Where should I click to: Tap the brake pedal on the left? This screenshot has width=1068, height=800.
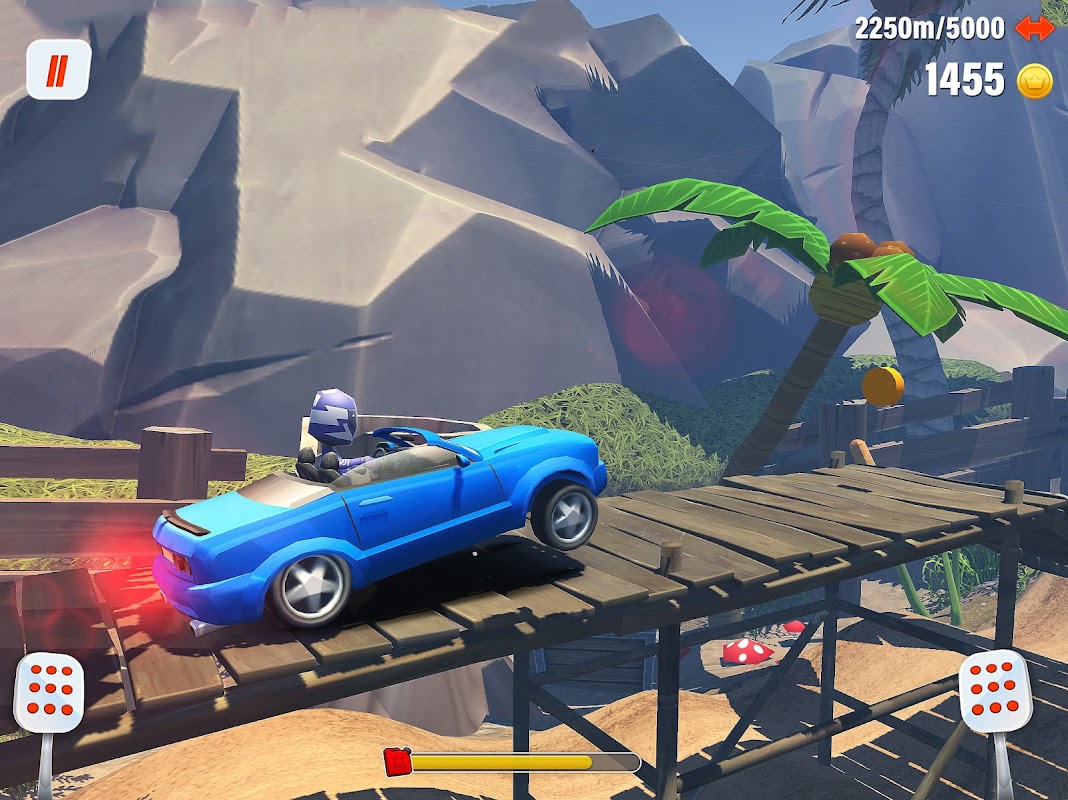tap(48, 692)
